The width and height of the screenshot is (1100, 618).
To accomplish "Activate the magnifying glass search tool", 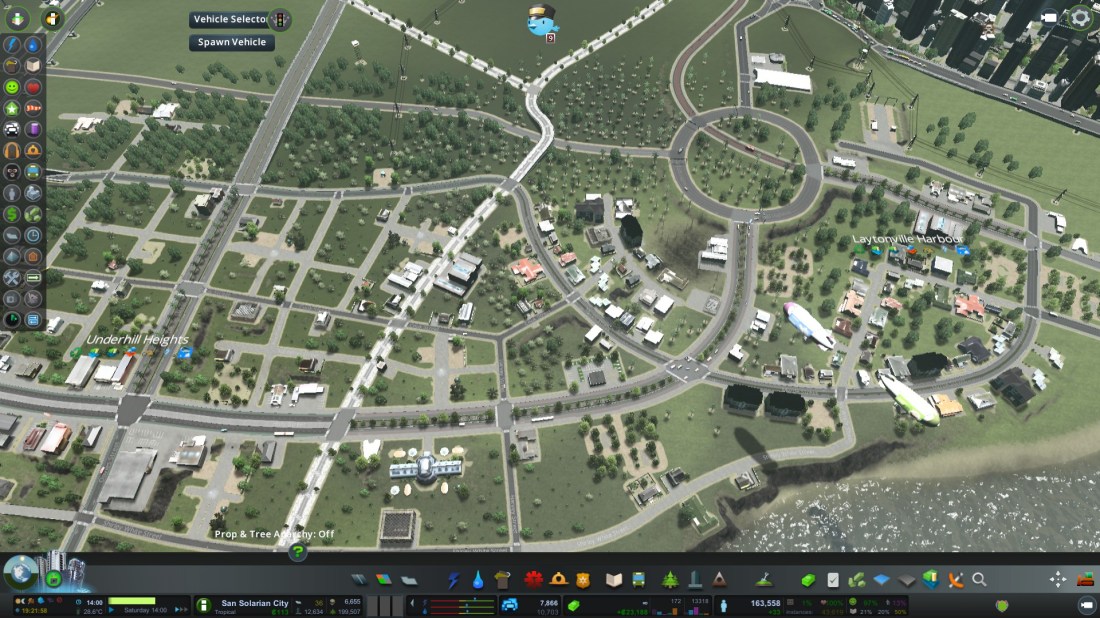I will tap(979, 580).
